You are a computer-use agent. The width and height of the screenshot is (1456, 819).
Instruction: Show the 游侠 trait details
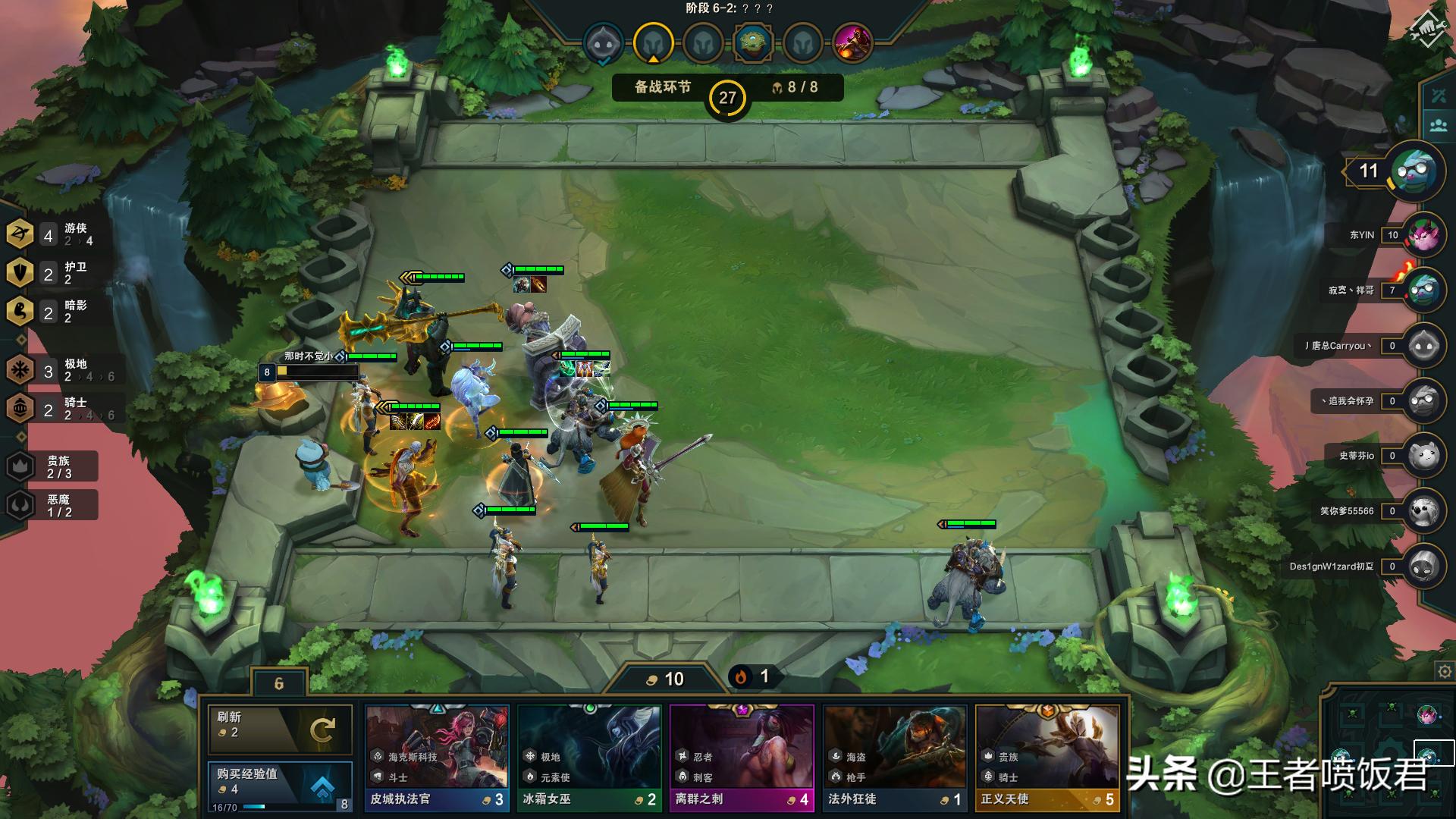coord(52,234)
